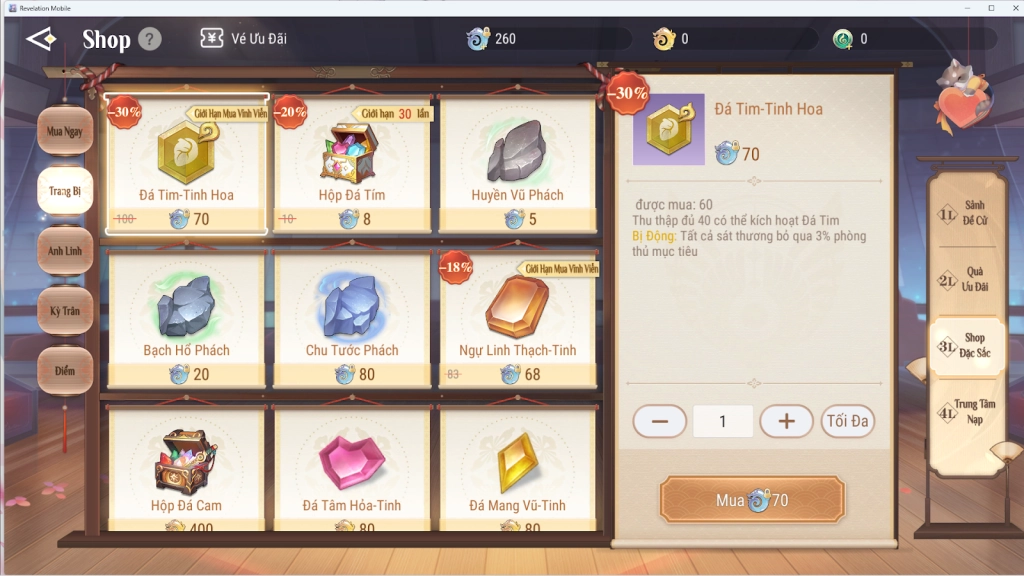Set quantity to max with Tối Đa
The width and height of the screenshot is (1024, 576).
tap(847, 421)
